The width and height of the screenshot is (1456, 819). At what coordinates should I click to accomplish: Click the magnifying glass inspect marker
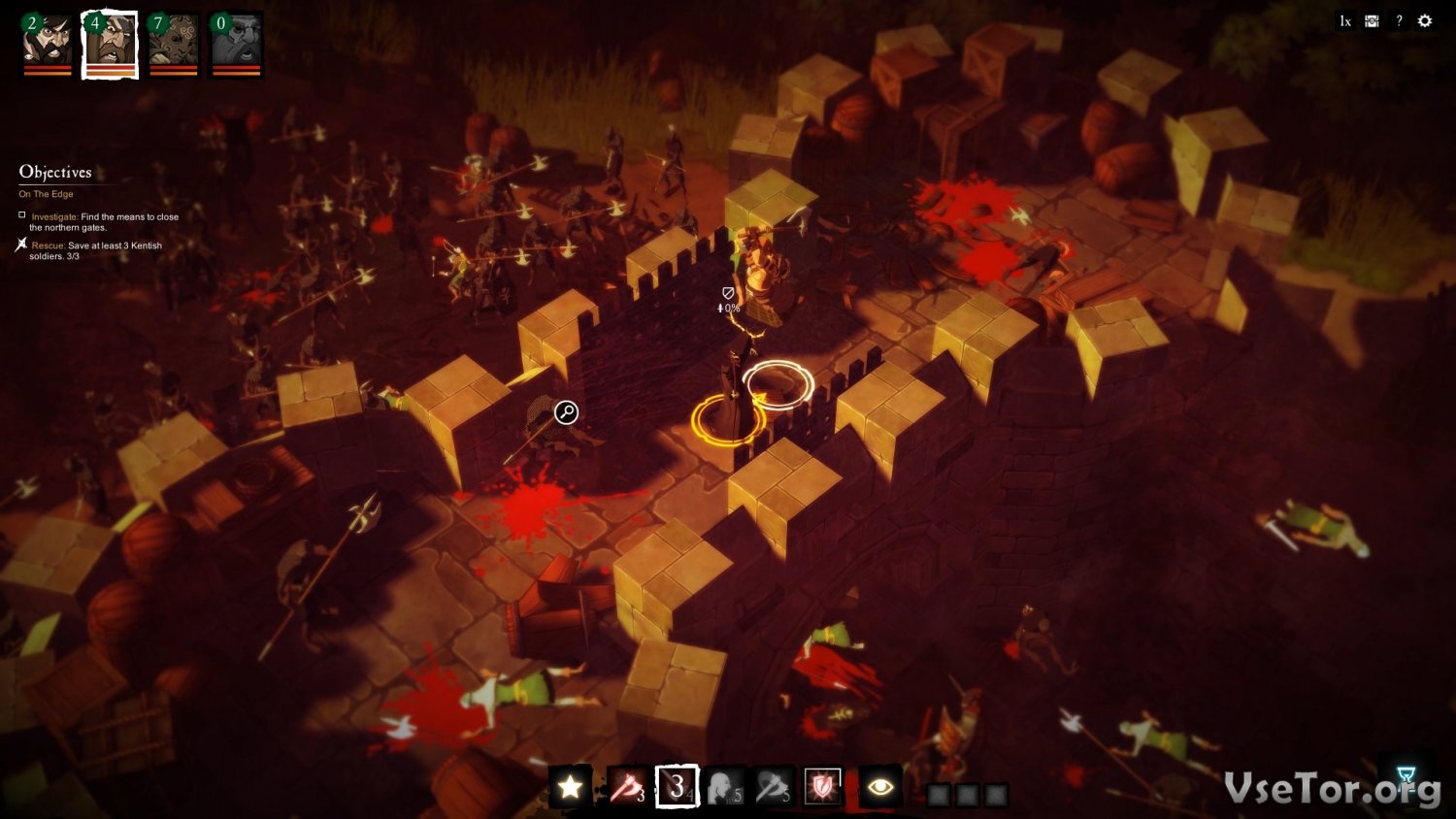(x=566, y=412)
